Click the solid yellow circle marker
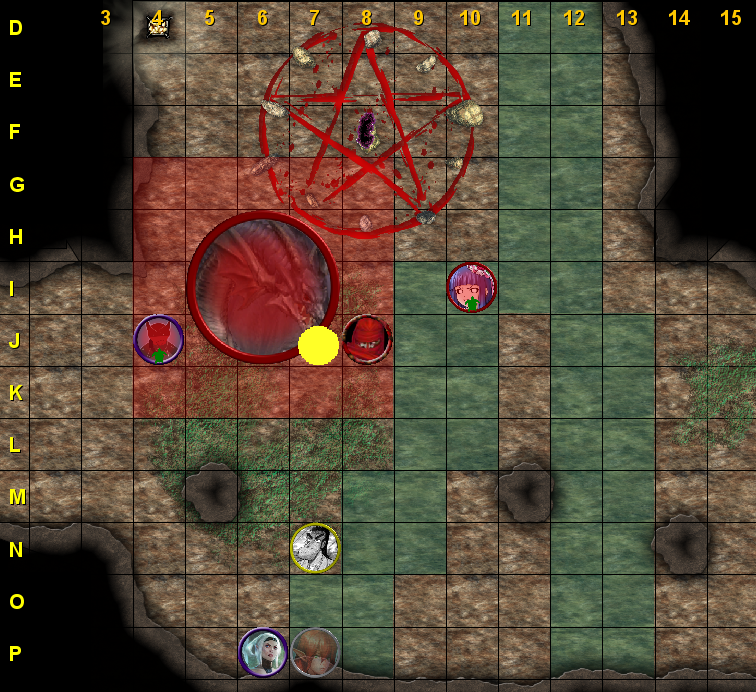 (x=318, y=345)
